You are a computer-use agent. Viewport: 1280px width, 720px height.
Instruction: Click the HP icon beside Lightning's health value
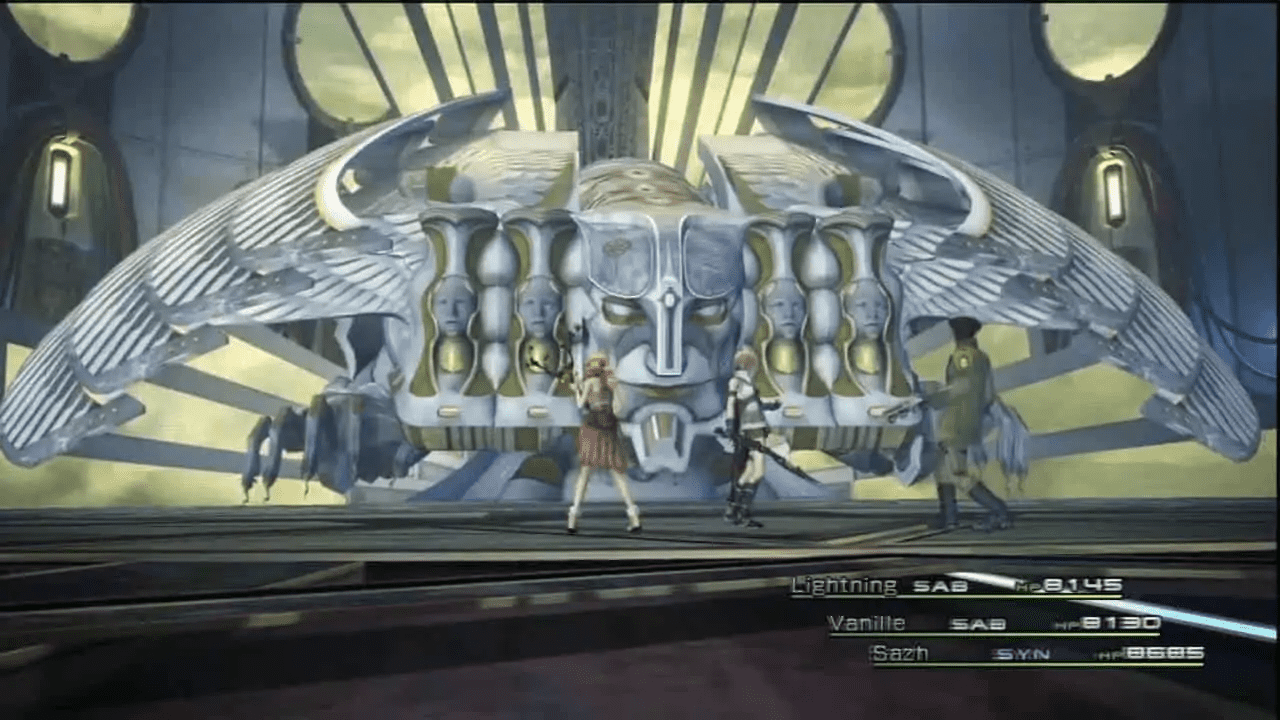click(1025, 585)
